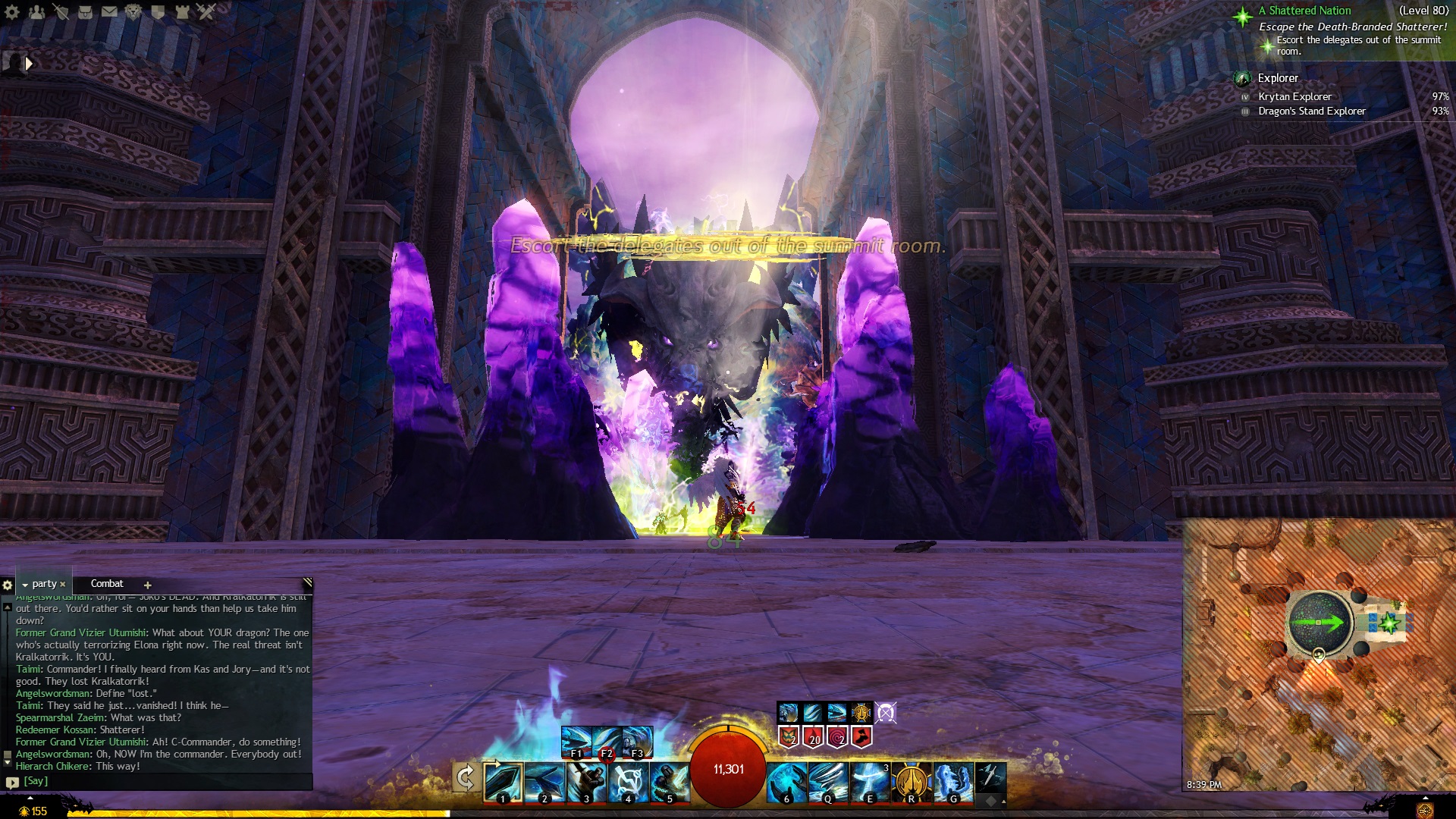The height and width of the screenshot is (819, 1456).
Task: Use the healing skill in slot 6
Action: [x=786, y=782]
